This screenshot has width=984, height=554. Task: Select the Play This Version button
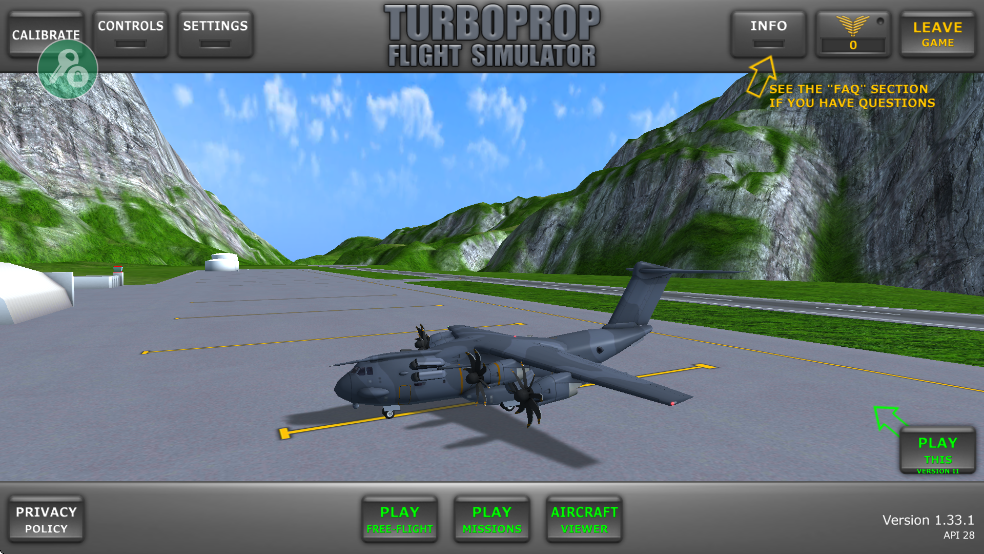[x=937, y=451]
